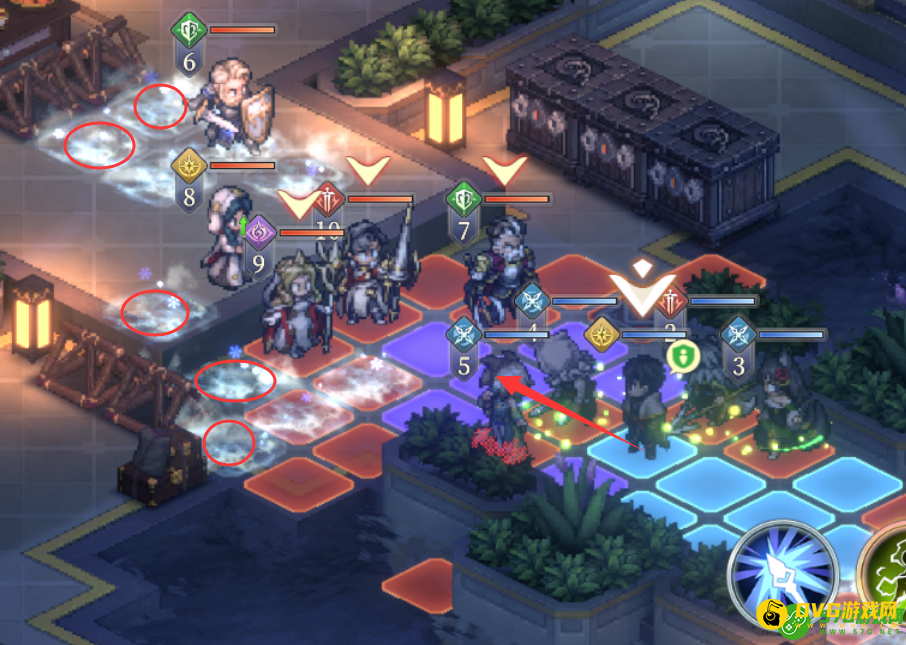Select the lancer unit numbered 10
This screenshot has width=906, height=645.
(x=364, y=265)
